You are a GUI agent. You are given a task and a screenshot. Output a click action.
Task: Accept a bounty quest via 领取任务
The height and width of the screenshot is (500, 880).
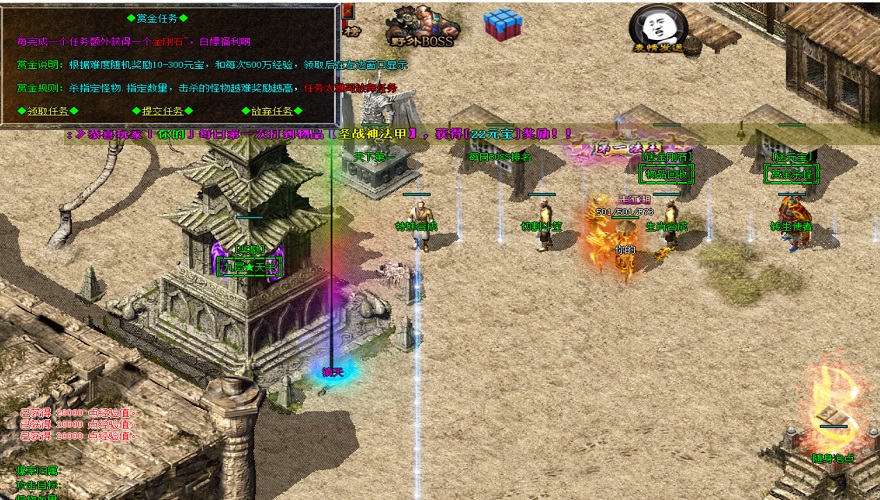(47, 111)
